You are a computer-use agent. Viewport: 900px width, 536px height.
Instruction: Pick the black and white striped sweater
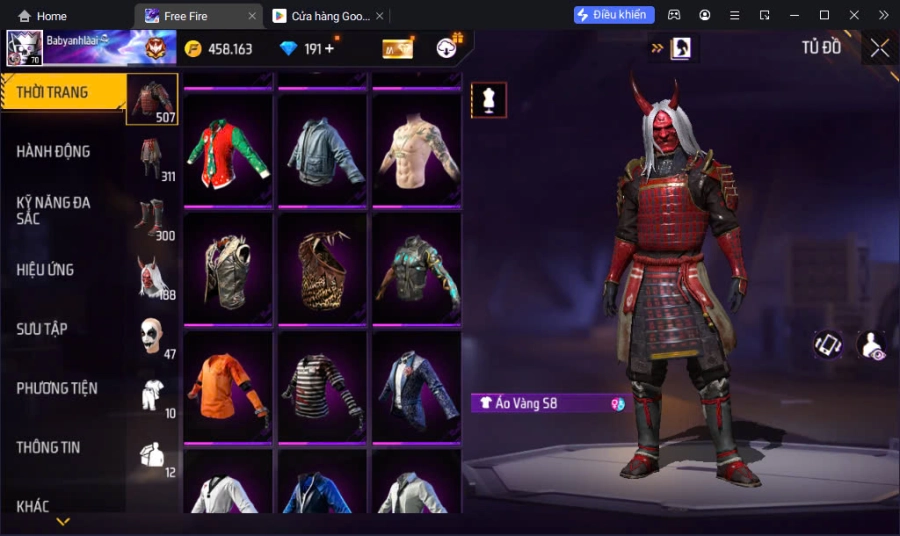(322, 387)
